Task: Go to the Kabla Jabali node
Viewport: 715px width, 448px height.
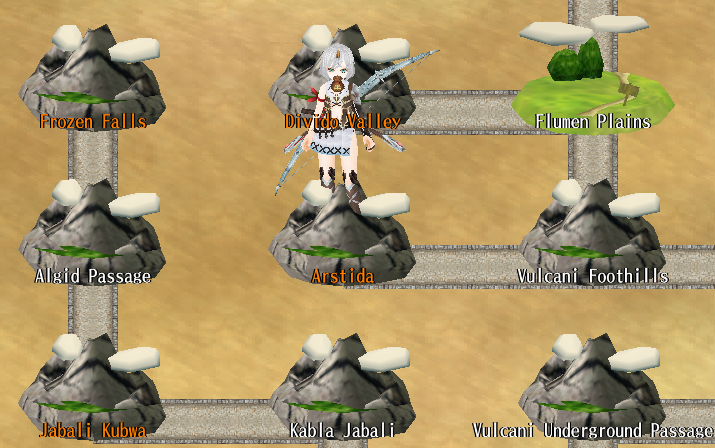Action: pyautogui.click(x=342, y=390)
